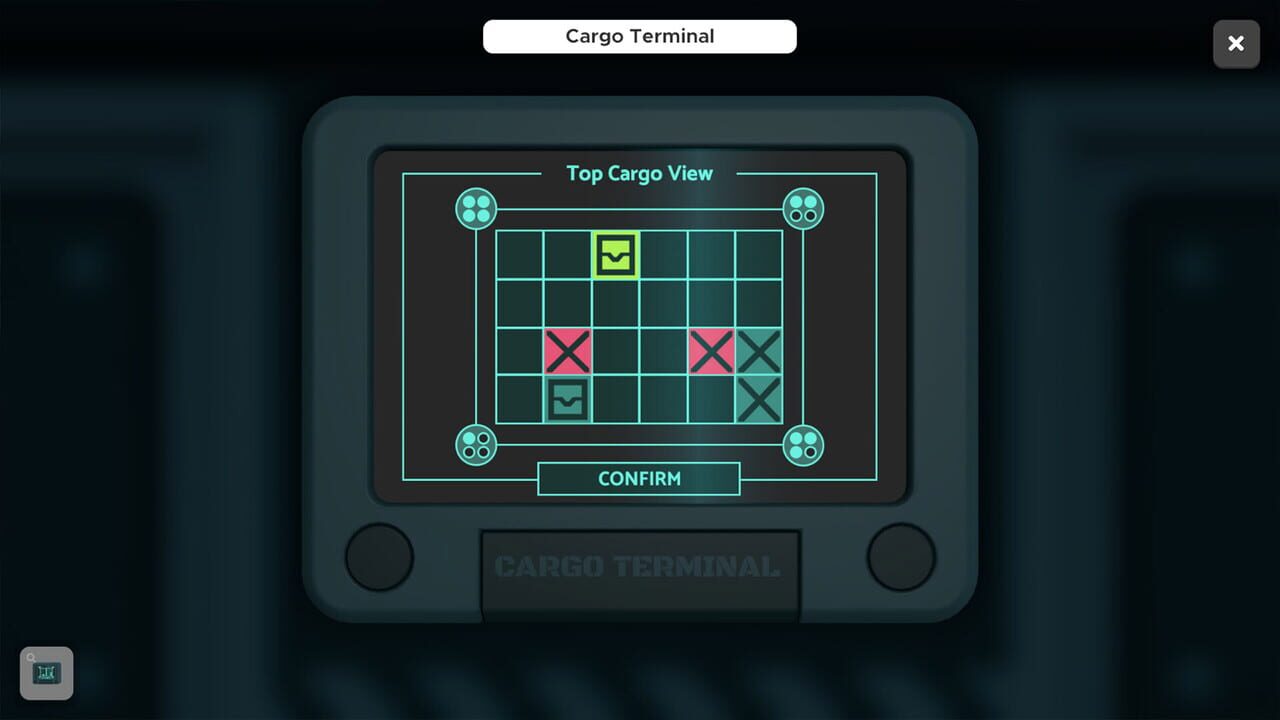
Task: Open the cargo grid thumbnail with magnifier
Action: (x=45, y=673)
